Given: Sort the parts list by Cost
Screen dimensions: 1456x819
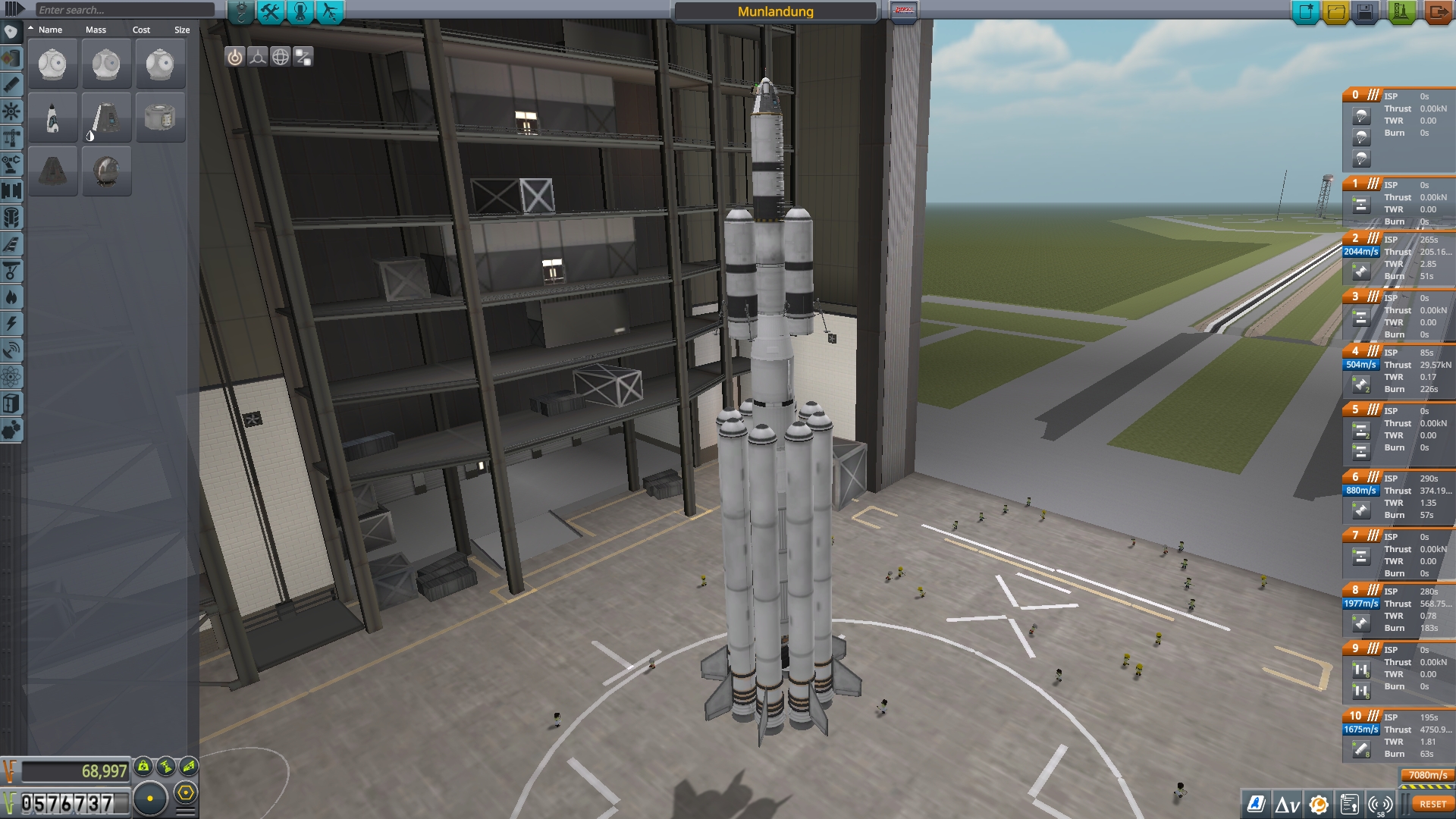Looking at the screenshot, I should [x=141, y=30].
